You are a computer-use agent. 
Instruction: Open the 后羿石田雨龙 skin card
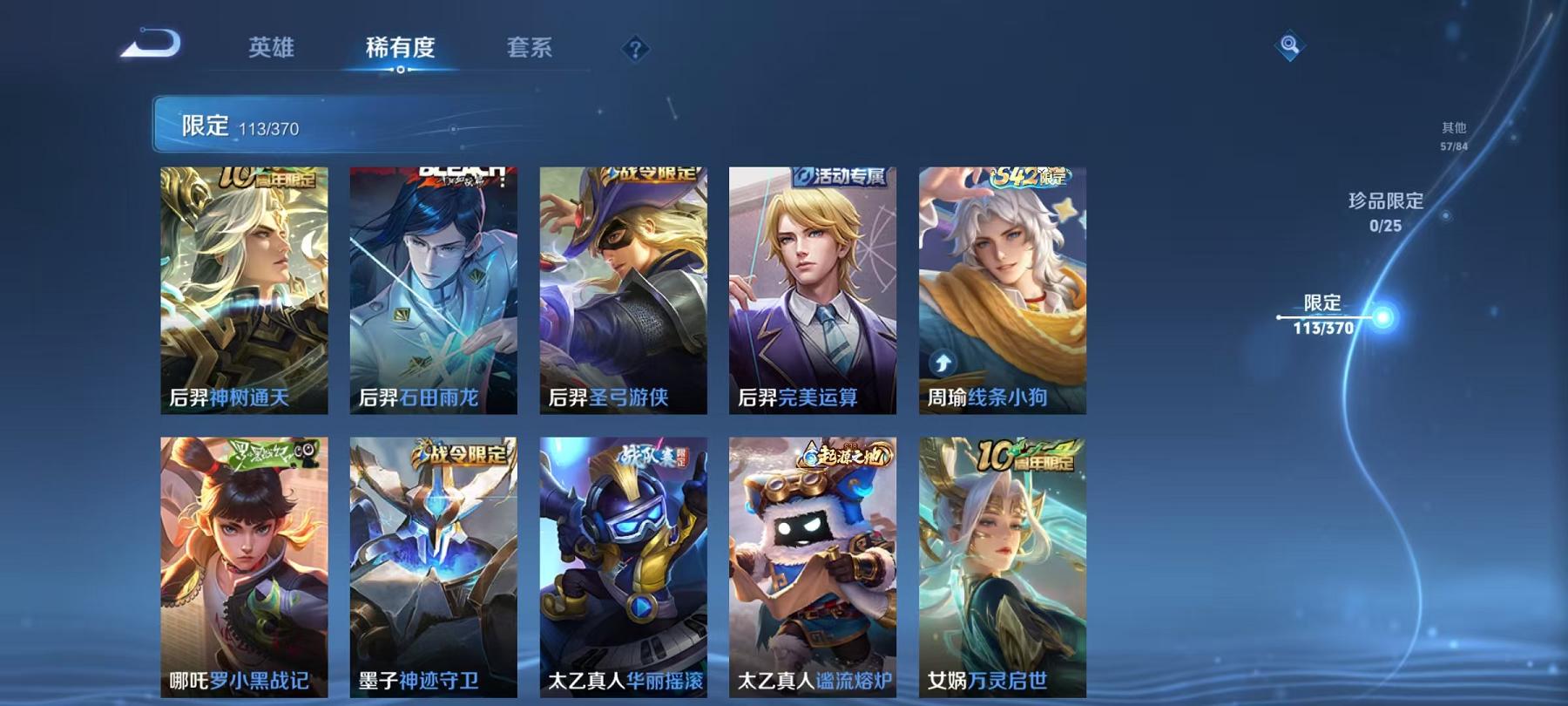point(431,288)
